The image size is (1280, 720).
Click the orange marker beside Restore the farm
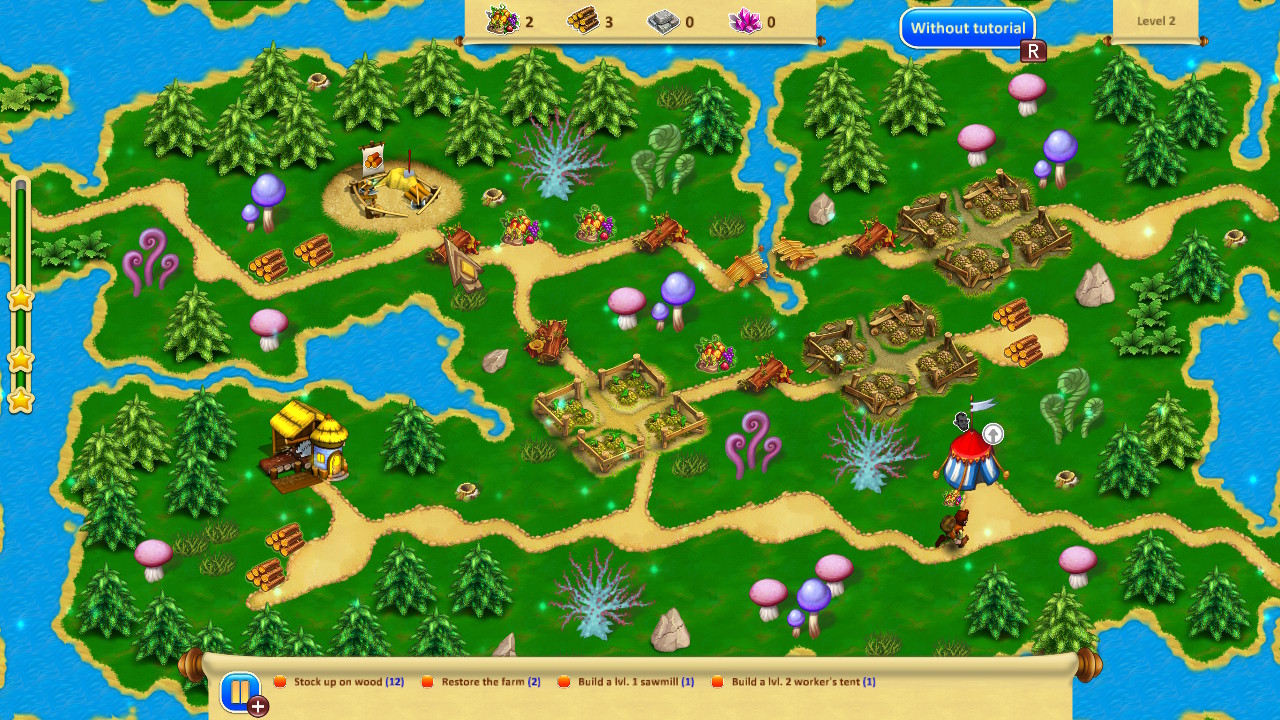pyautogui.click(x=428, y=681)
